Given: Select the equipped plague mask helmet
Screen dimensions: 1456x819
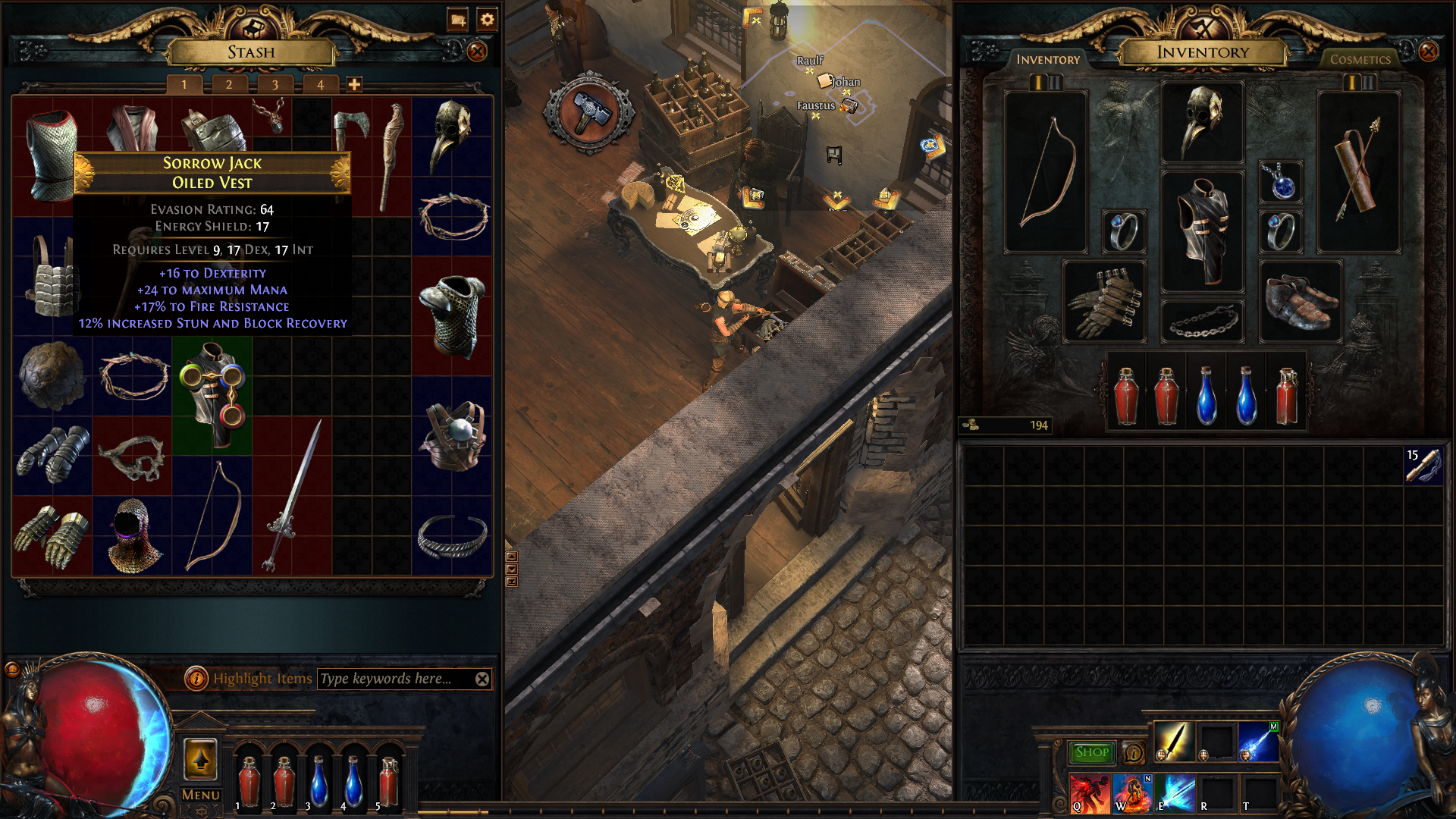Looking at the screenshot, I should click(1202, 121).
